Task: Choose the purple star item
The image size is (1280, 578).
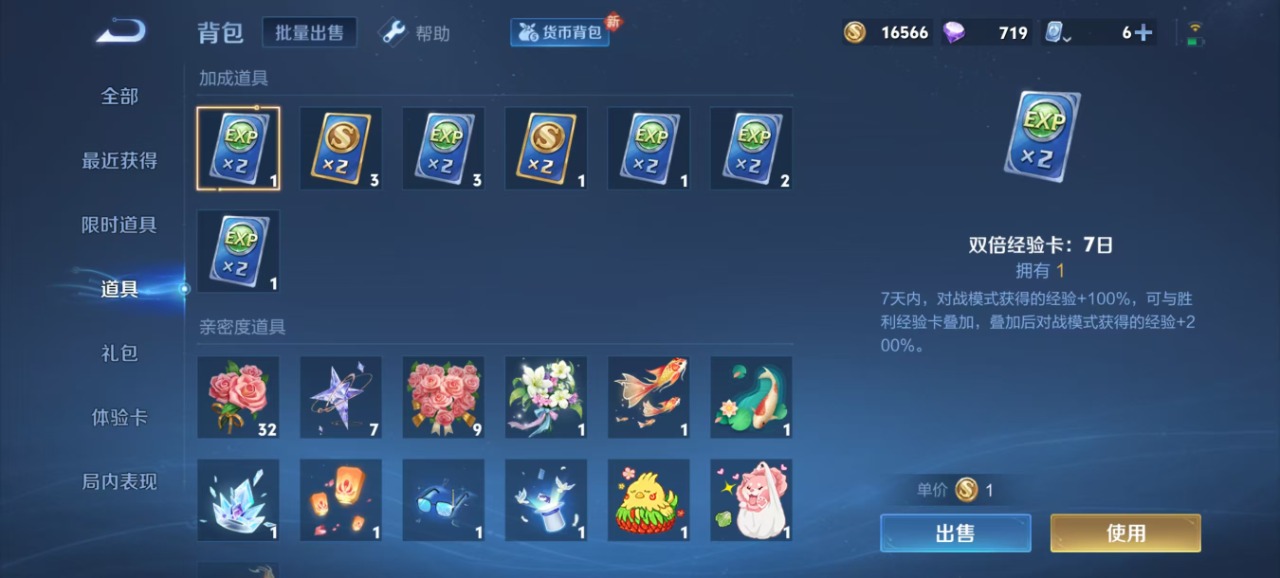Action: coord(341,397)
